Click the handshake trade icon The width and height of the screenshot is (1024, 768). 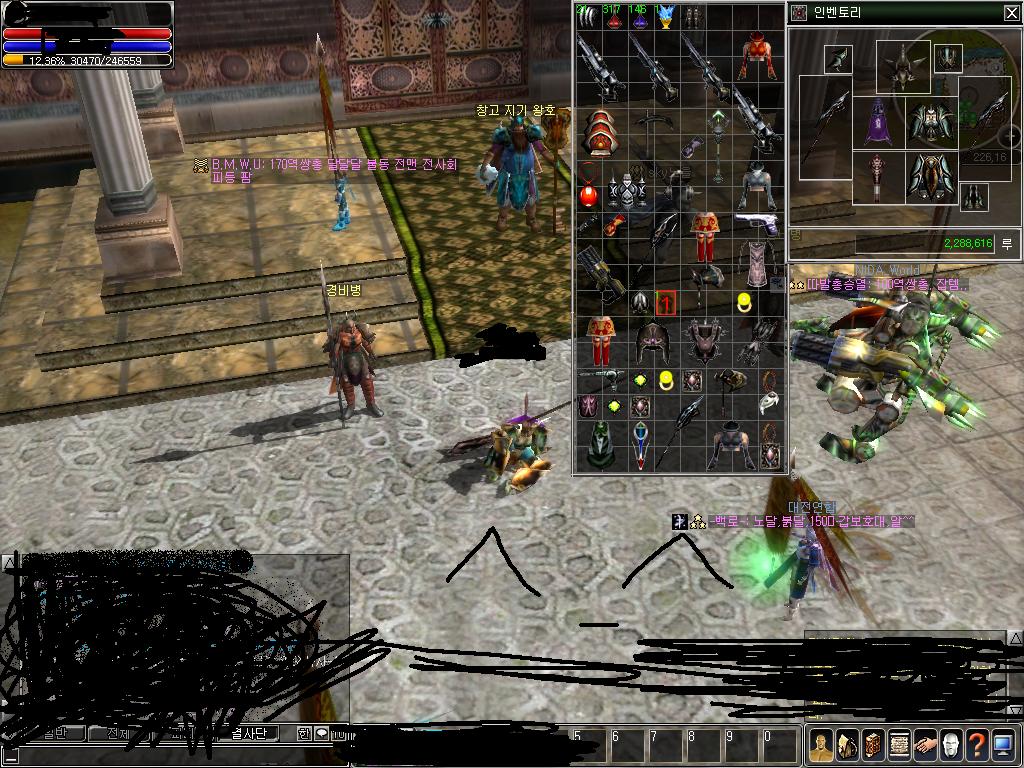coord(924,745)
